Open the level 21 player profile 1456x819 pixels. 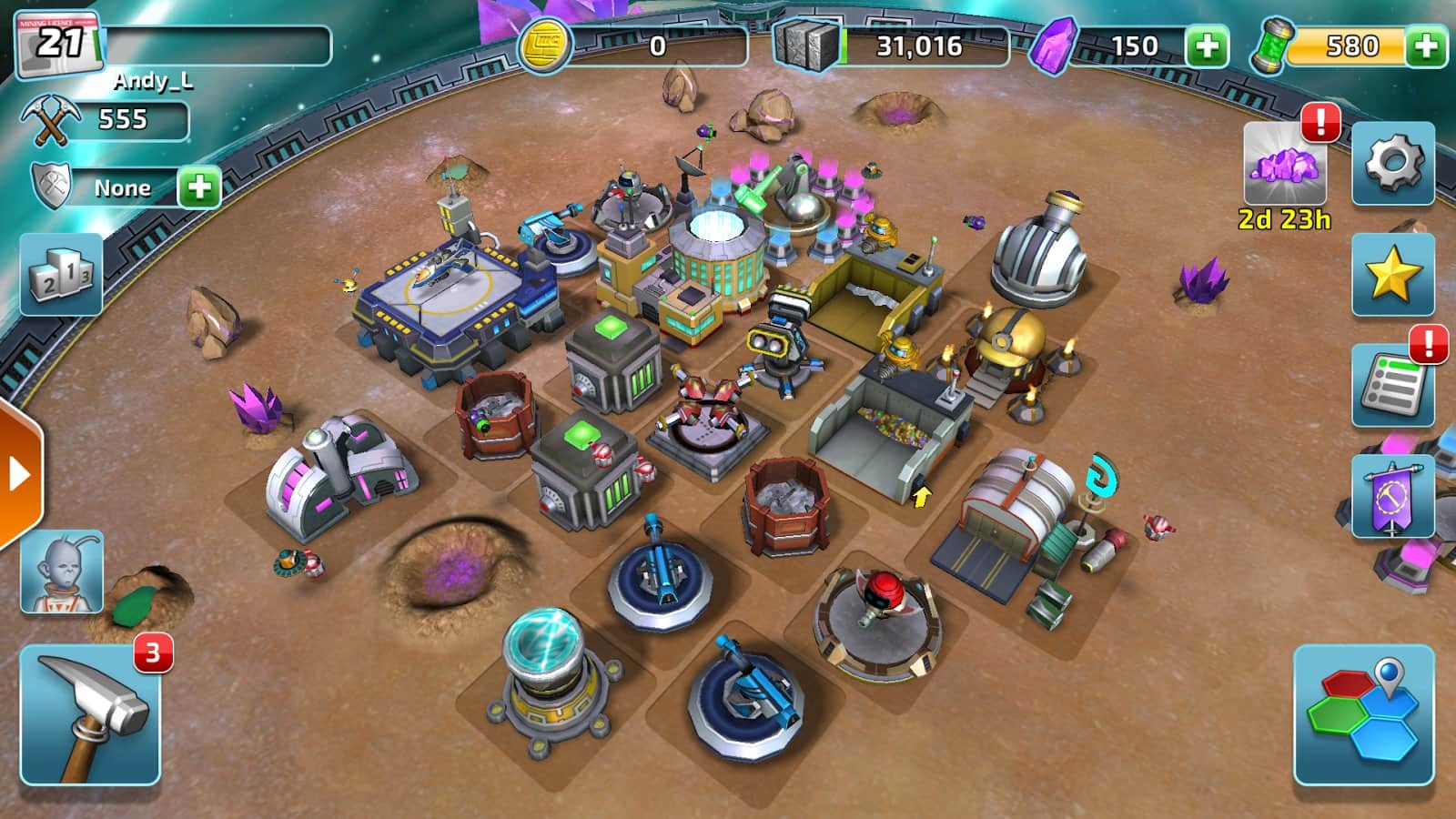[60, 44]
